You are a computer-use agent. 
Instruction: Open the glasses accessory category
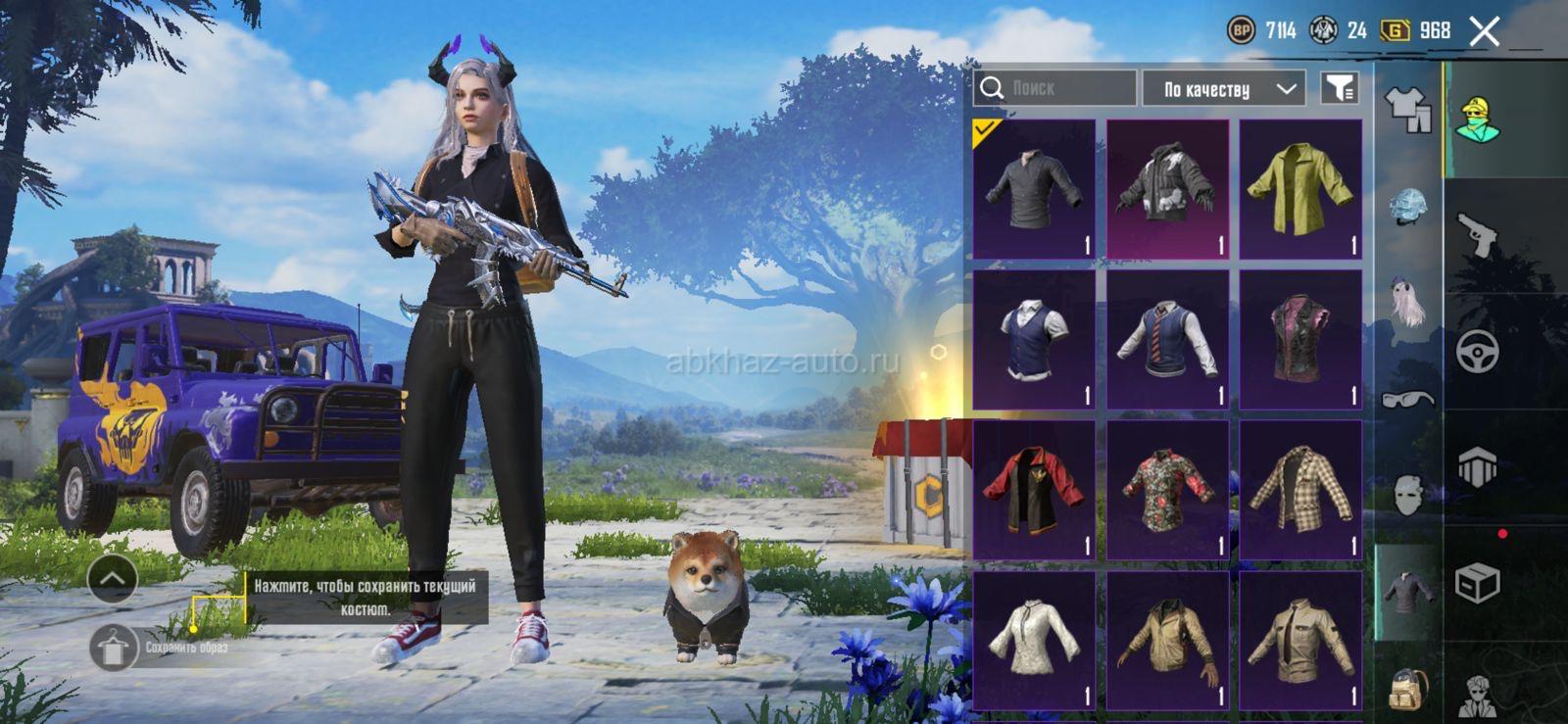point(1407,398)
